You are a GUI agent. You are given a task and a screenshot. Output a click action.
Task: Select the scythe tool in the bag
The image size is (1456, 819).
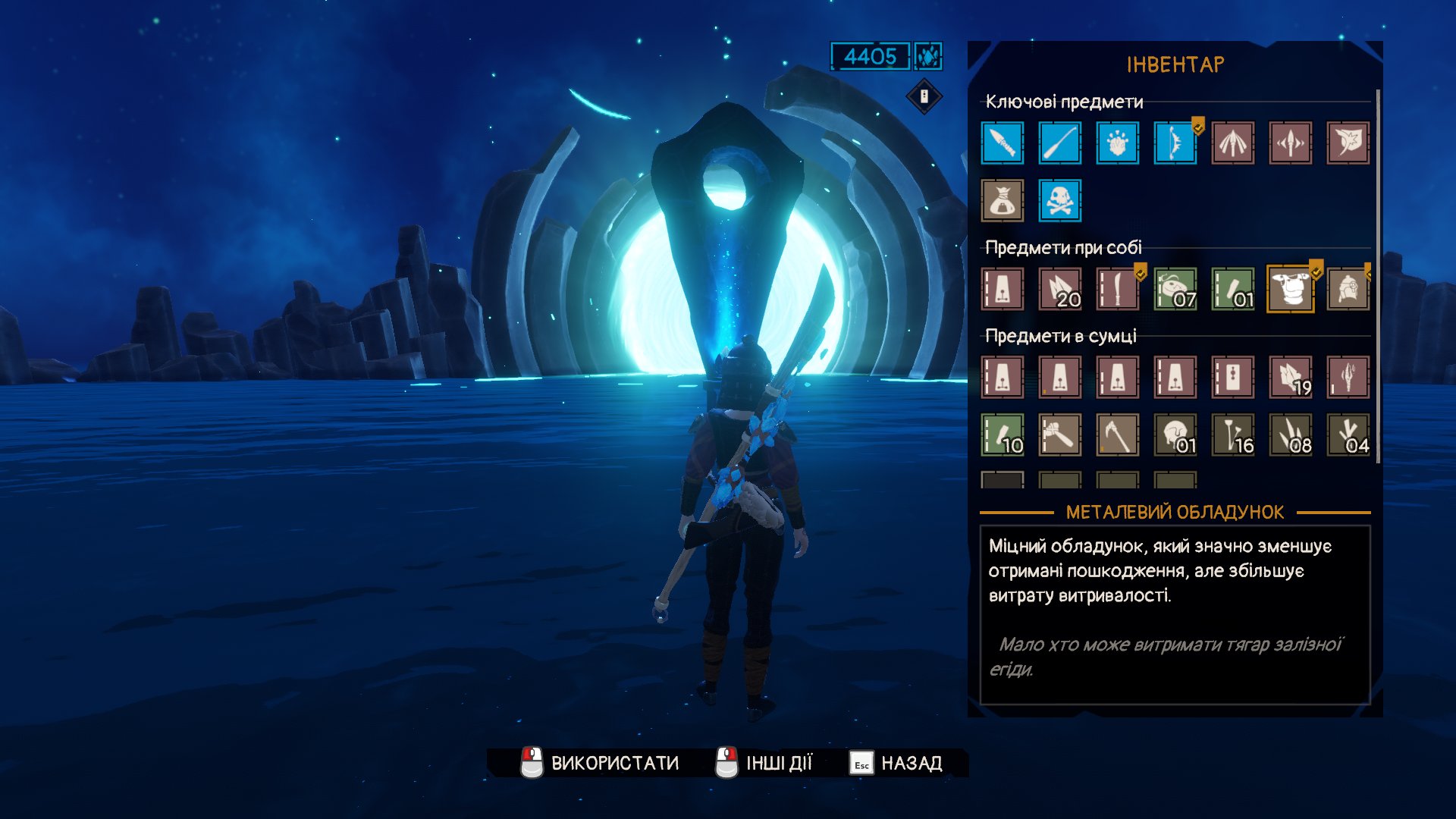1117,435
